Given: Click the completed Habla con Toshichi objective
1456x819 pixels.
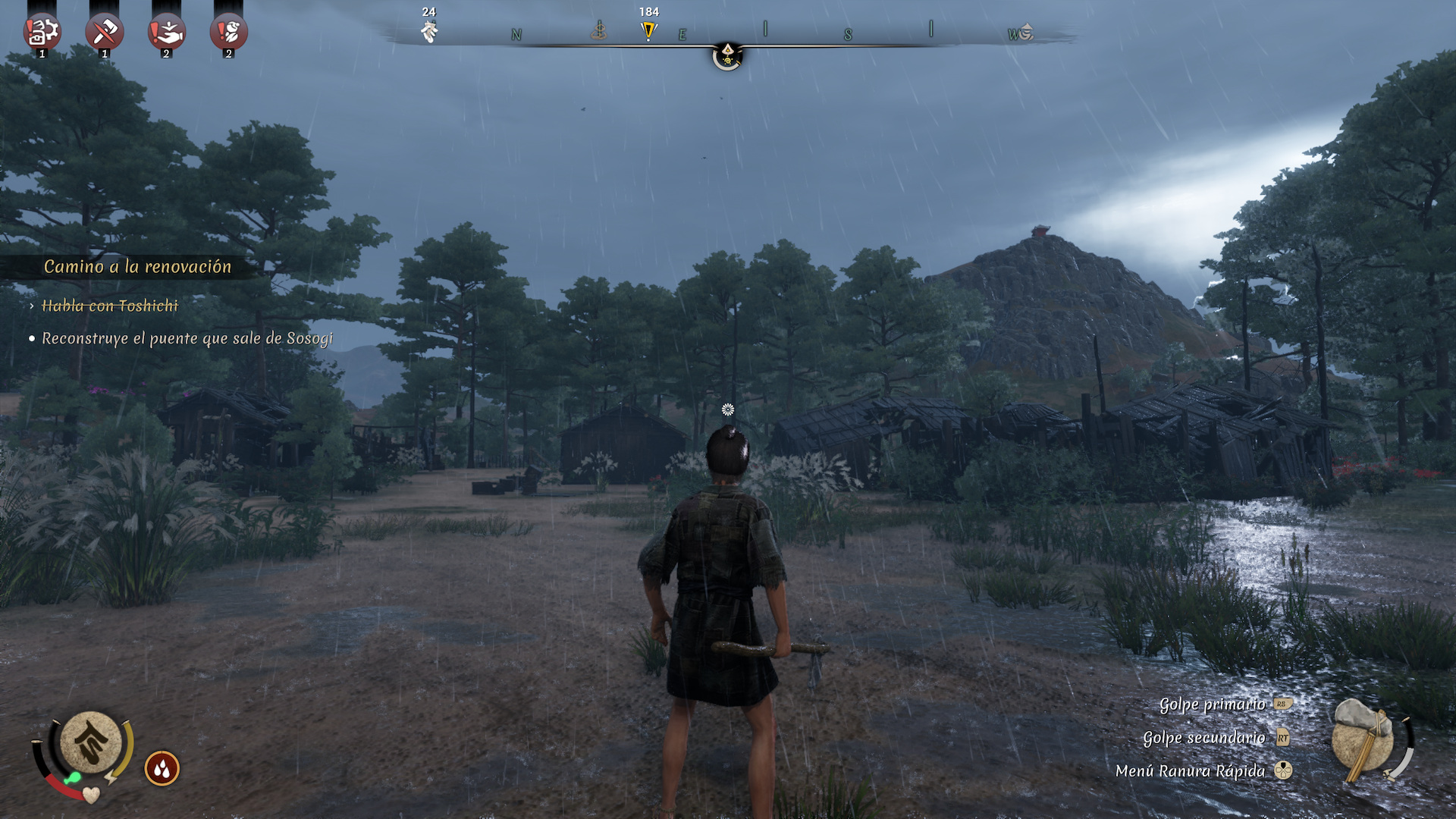Looking at the screenshot, I should [110, 306].
